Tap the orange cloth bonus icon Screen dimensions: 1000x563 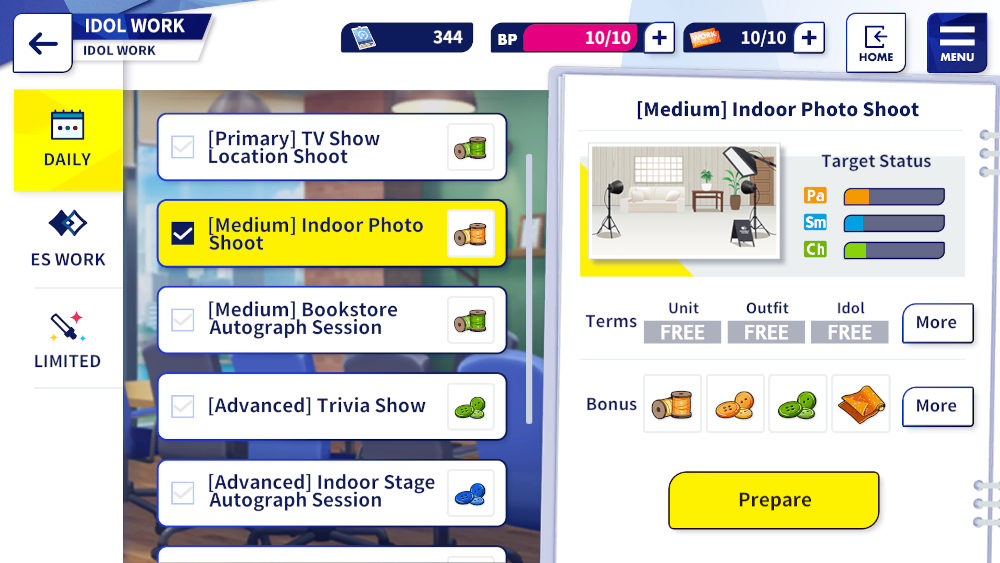(860, 404)
